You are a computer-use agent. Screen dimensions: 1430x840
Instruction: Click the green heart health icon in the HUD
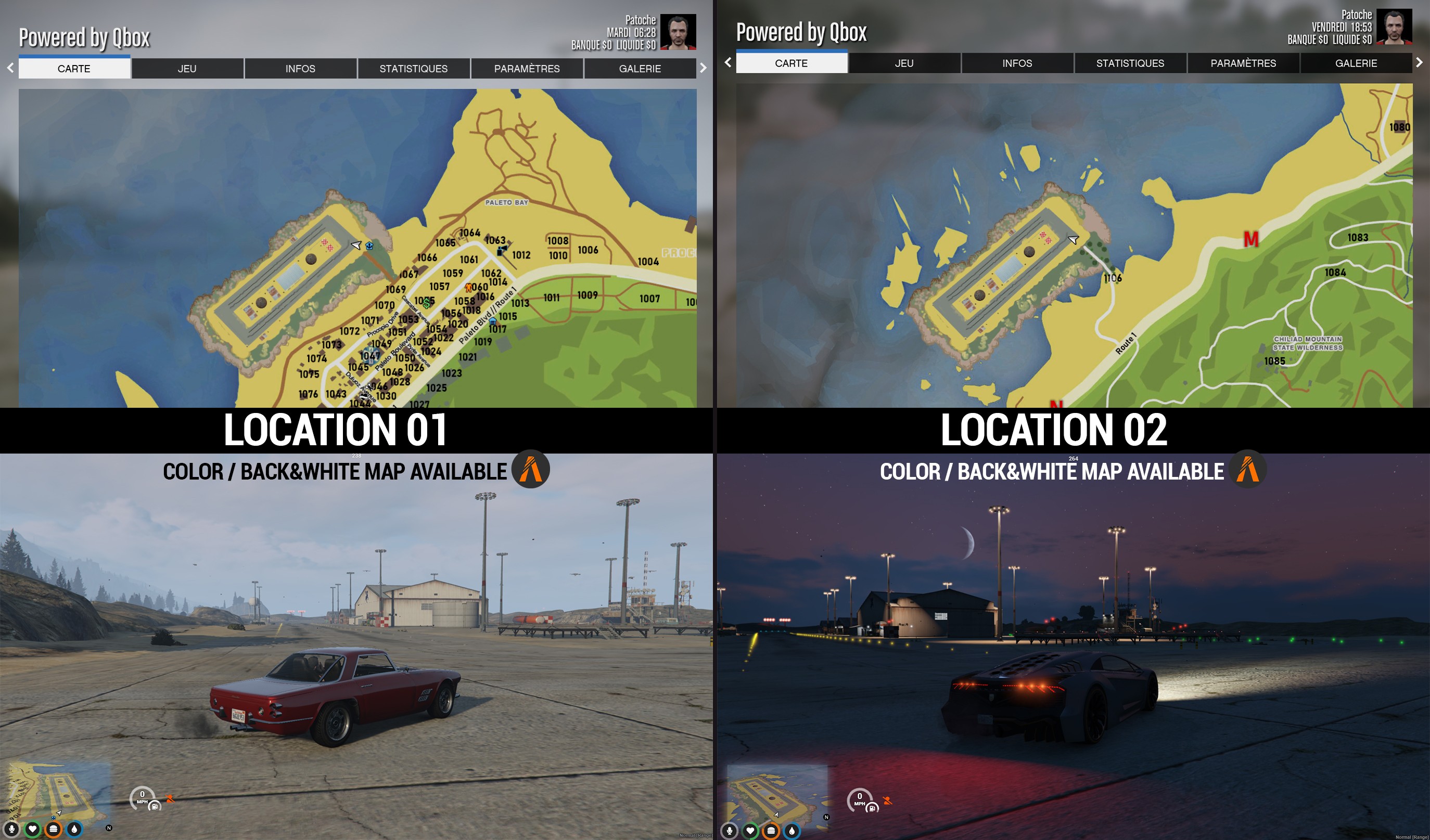click(33, 830)
